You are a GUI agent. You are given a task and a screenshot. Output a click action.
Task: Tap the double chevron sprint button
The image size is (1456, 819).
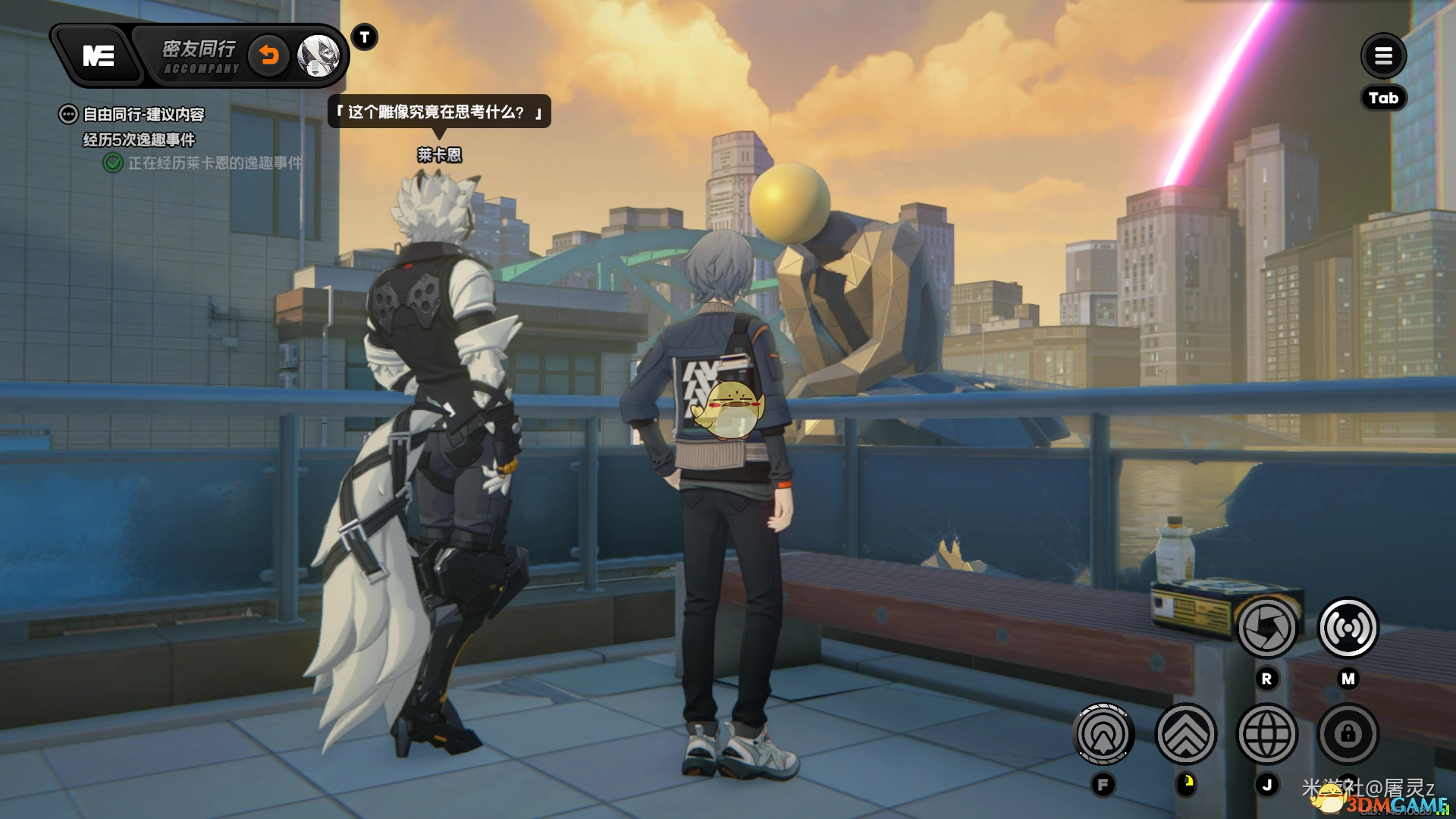pos(1185,734)
